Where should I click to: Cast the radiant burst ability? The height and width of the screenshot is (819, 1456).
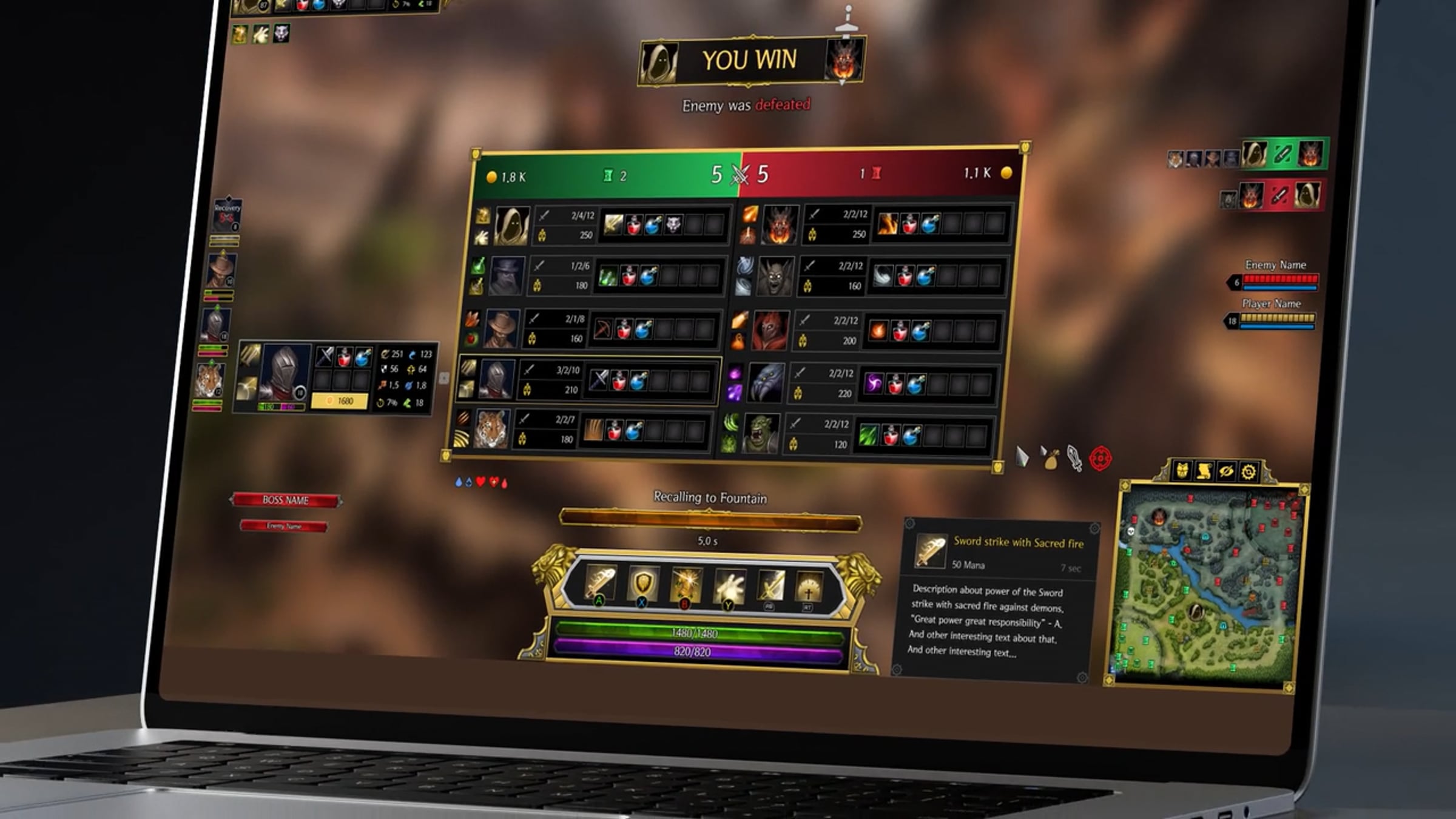(686, 585)
